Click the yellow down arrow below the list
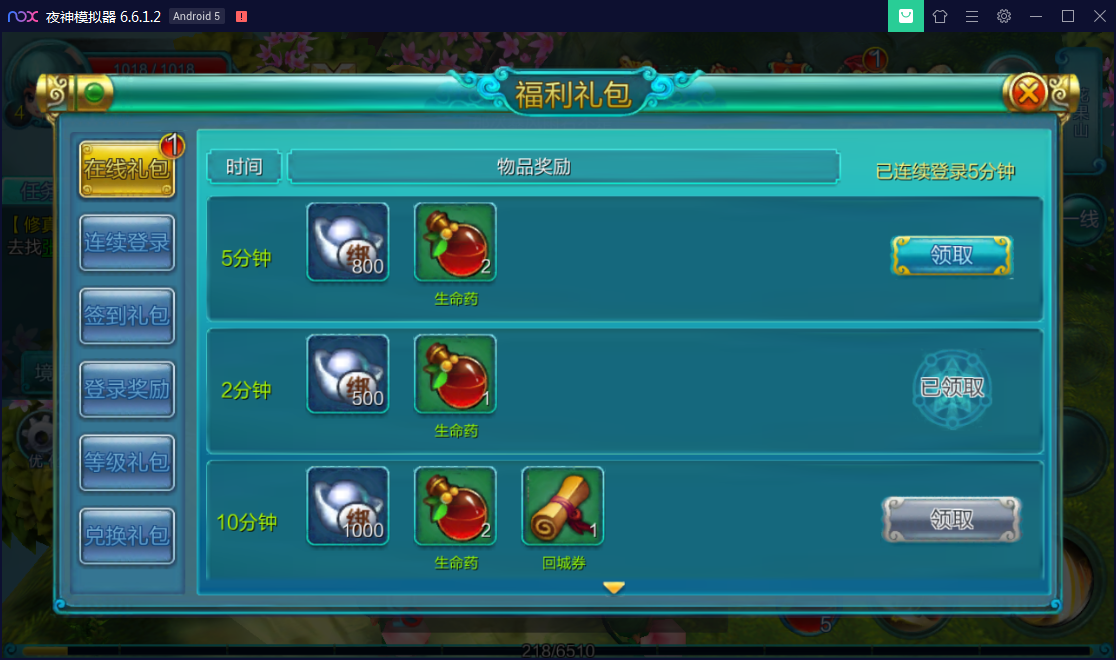1116x660 pixels. (x=614, y=588)
